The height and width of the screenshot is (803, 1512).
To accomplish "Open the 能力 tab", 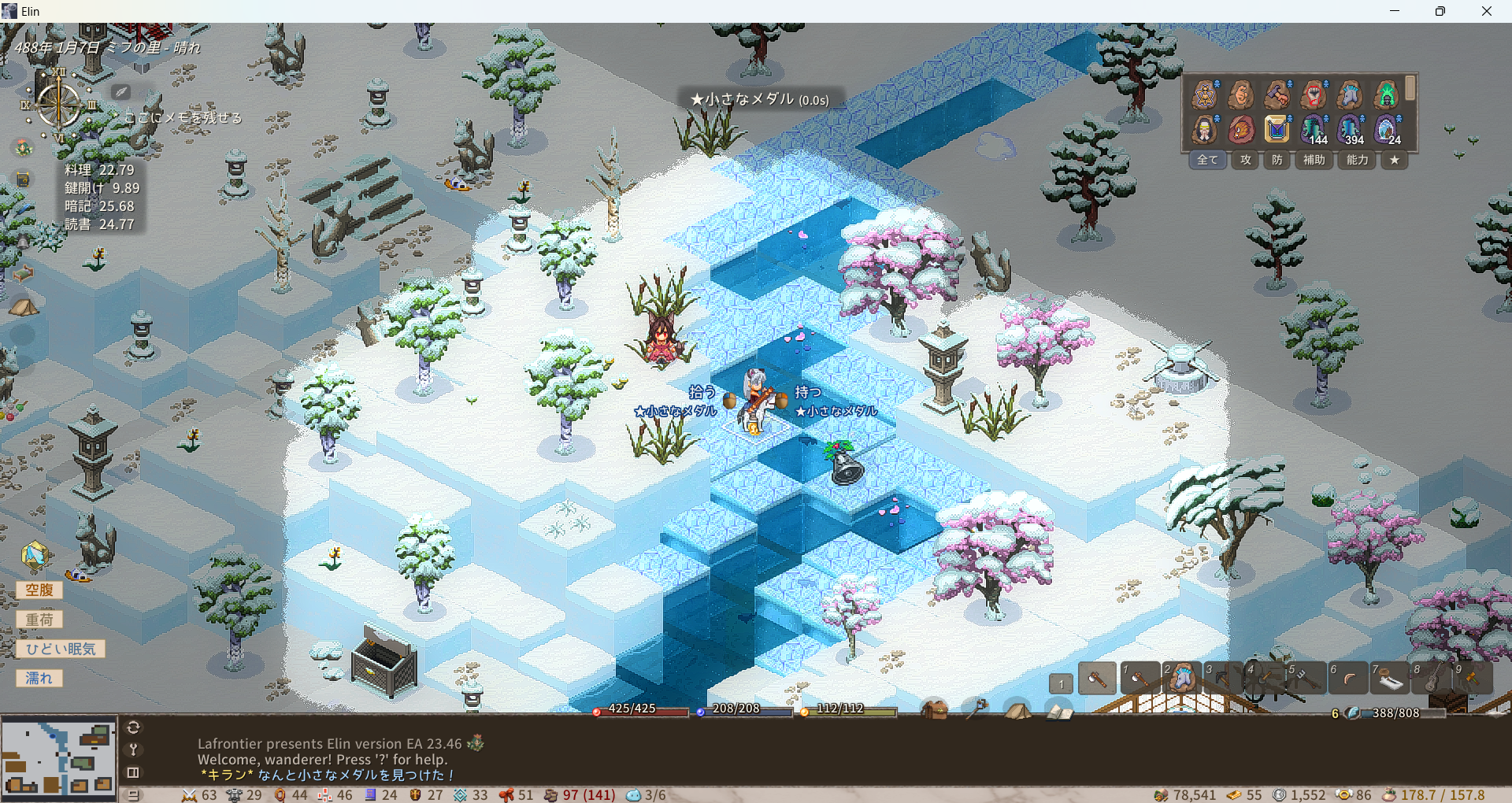I will tap(1357, 160).
